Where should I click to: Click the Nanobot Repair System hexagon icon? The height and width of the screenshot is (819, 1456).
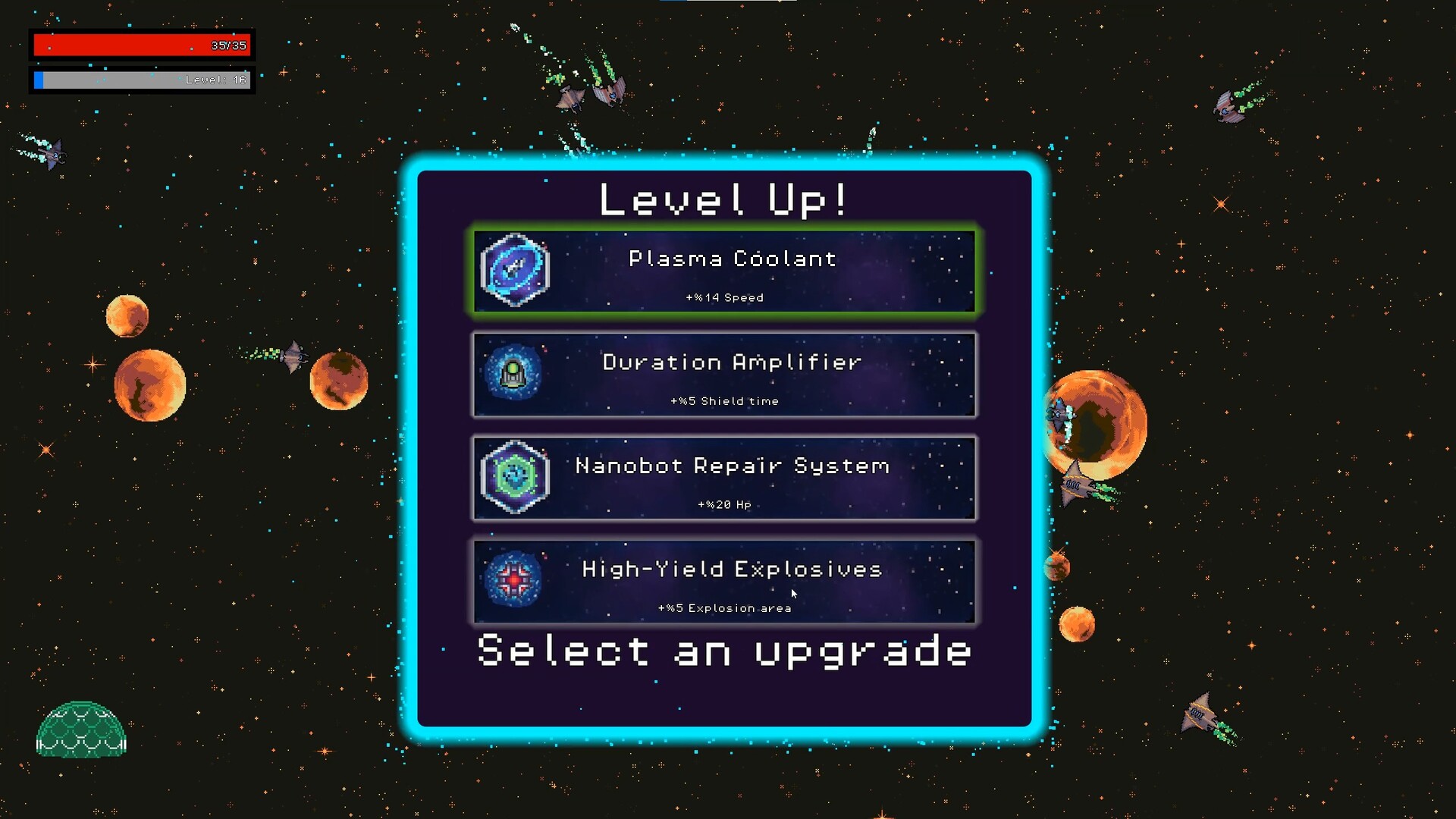(516, 478)
